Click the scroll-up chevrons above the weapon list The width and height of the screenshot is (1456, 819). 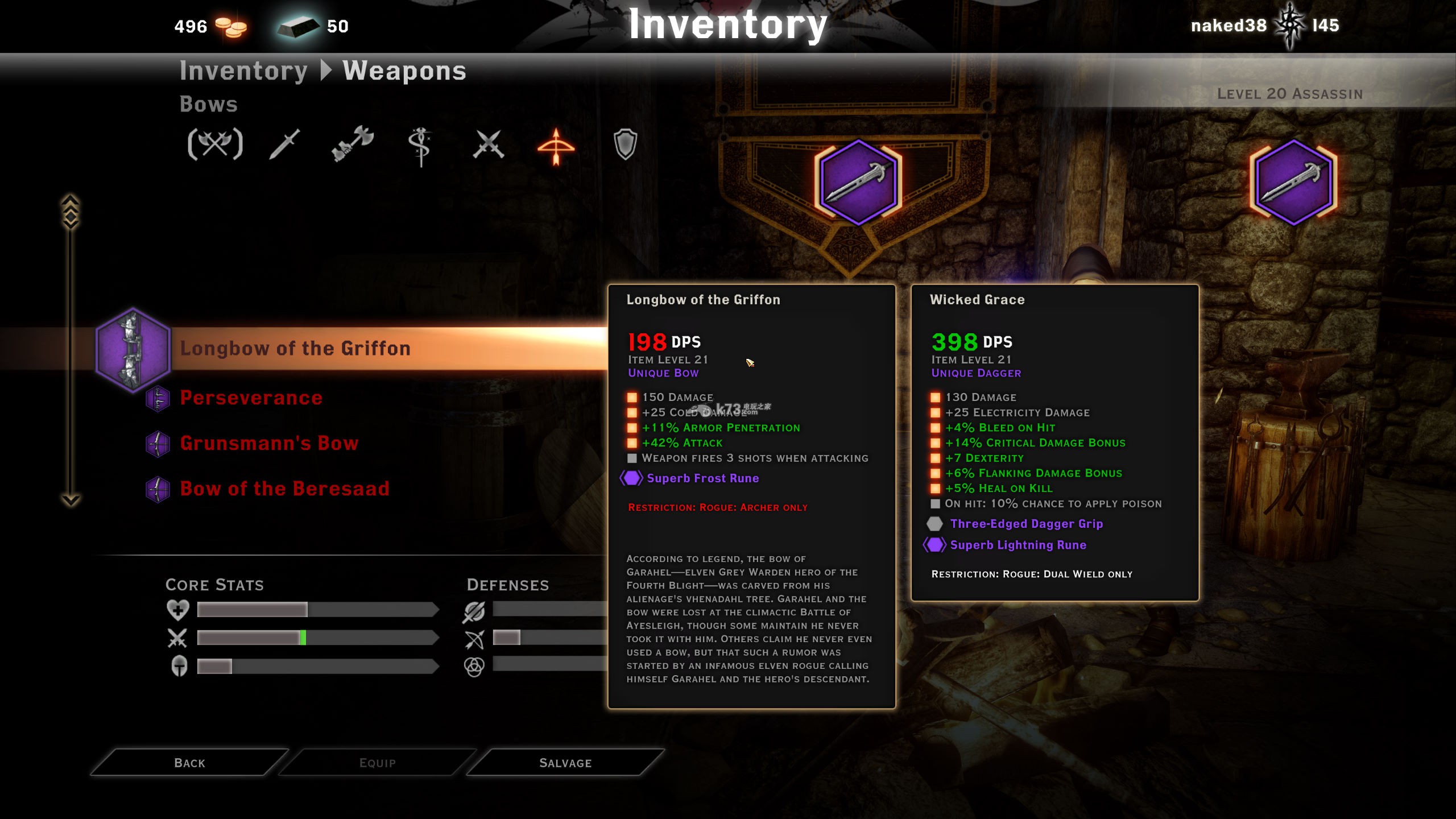click(71, 212)
